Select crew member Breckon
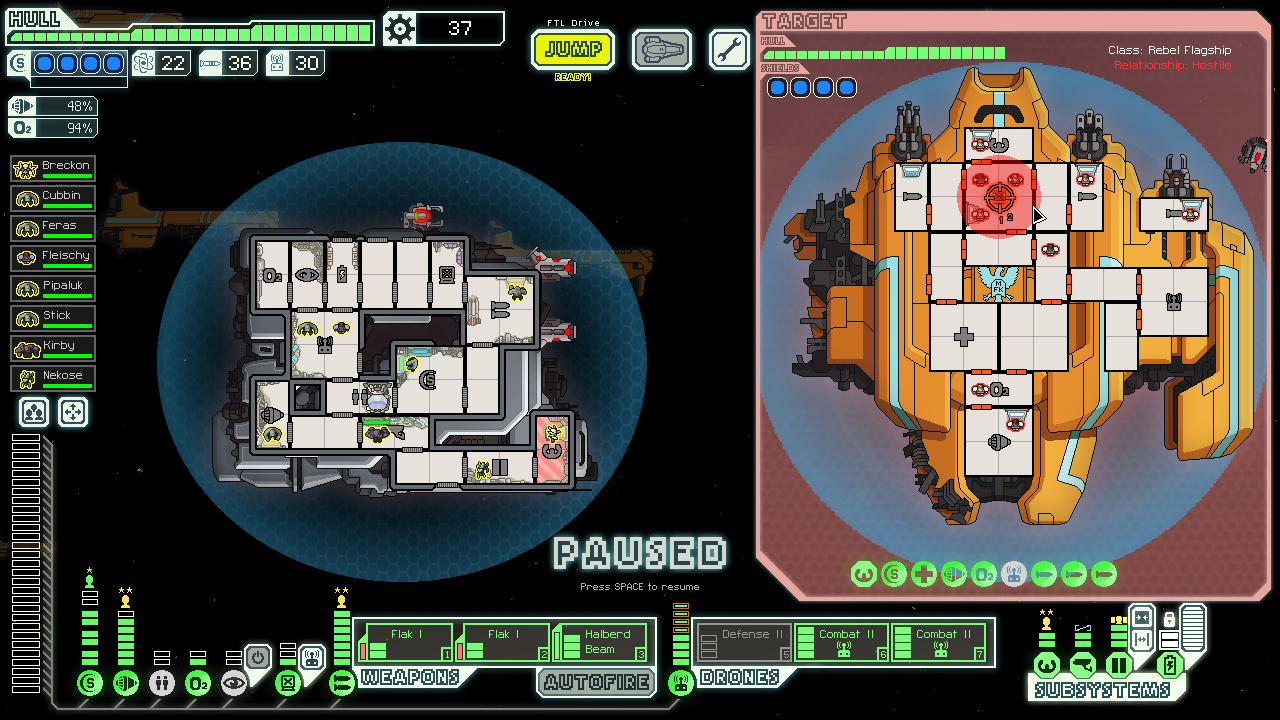Screen dimensions: 1280x720 (53, 168)
